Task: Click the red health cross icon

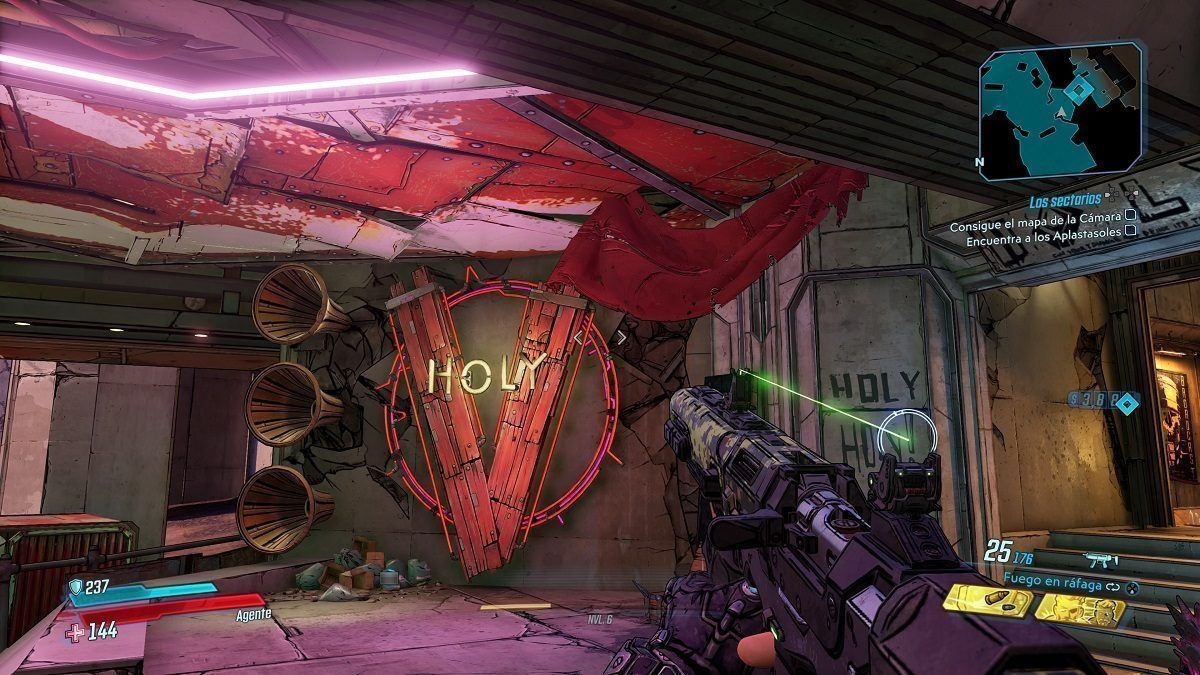Action: pyautogui.click(x=75, y=631)
